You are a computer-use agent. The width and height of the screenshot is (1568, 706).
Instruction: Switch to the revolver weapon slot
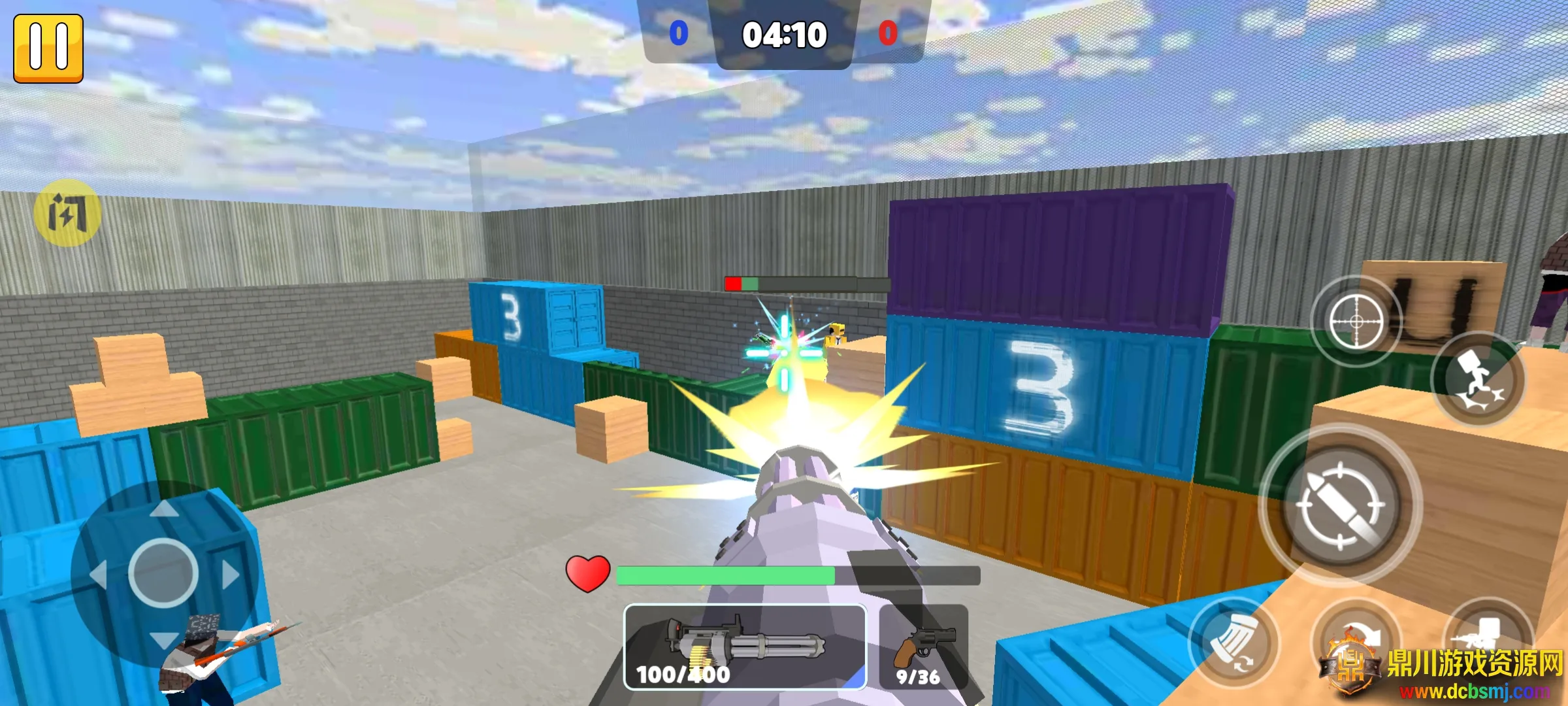pos(923,647)
